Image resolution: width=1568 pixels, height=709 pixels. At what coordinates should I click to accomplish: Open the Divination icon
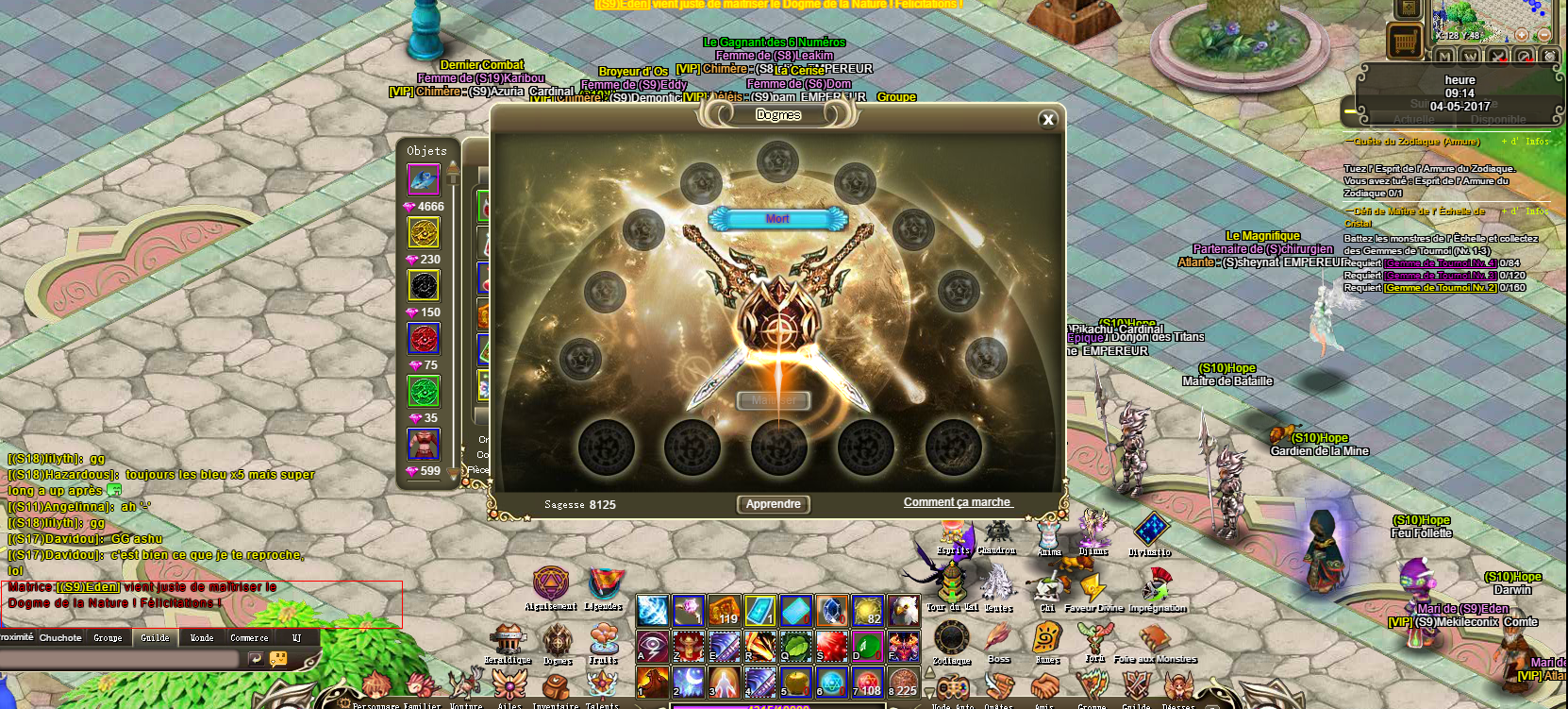[x=1150, y=531]
